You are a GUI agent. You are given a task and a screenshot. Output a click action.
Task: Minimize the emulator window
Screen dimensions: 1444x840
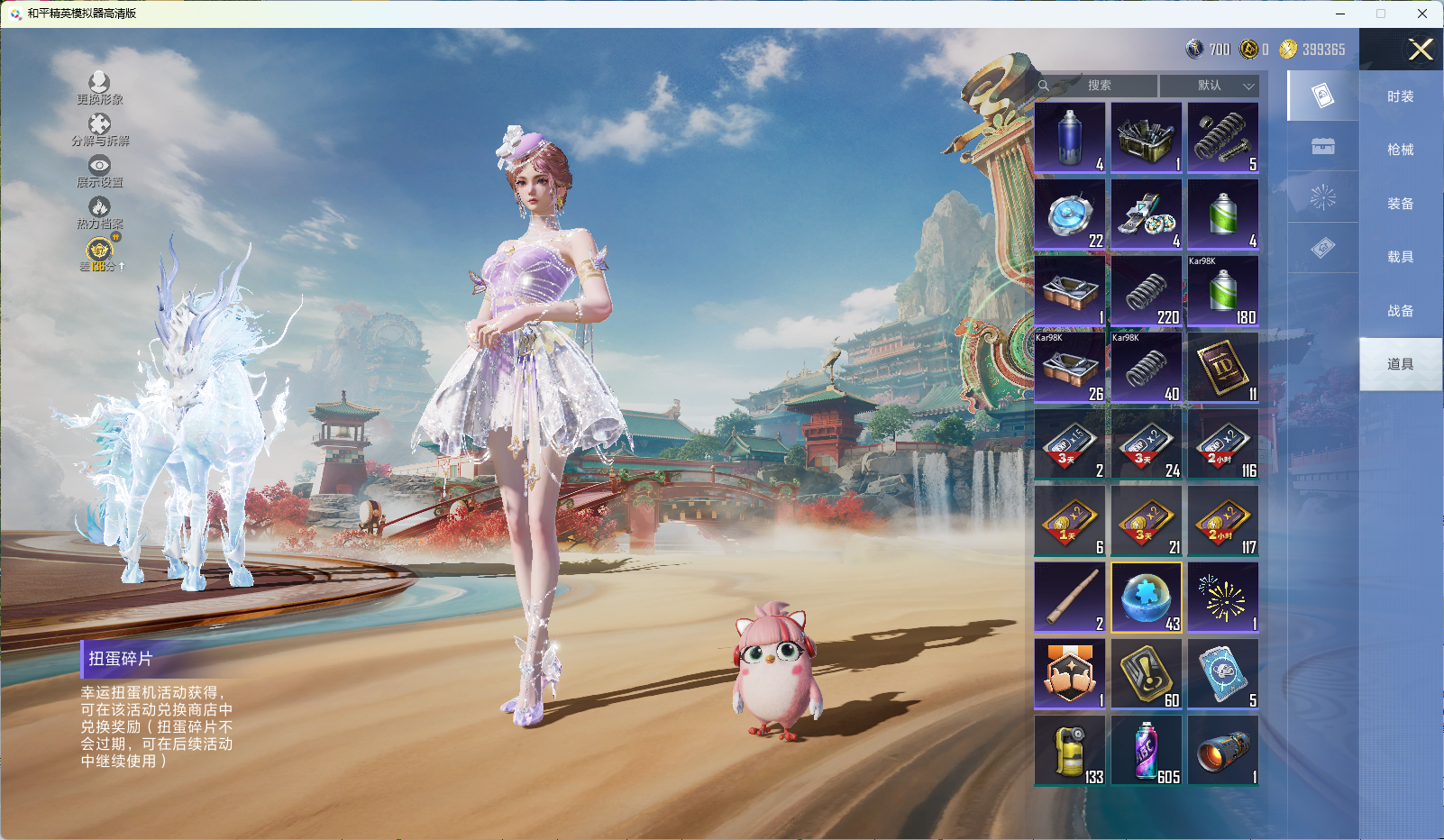(1340, 14)
